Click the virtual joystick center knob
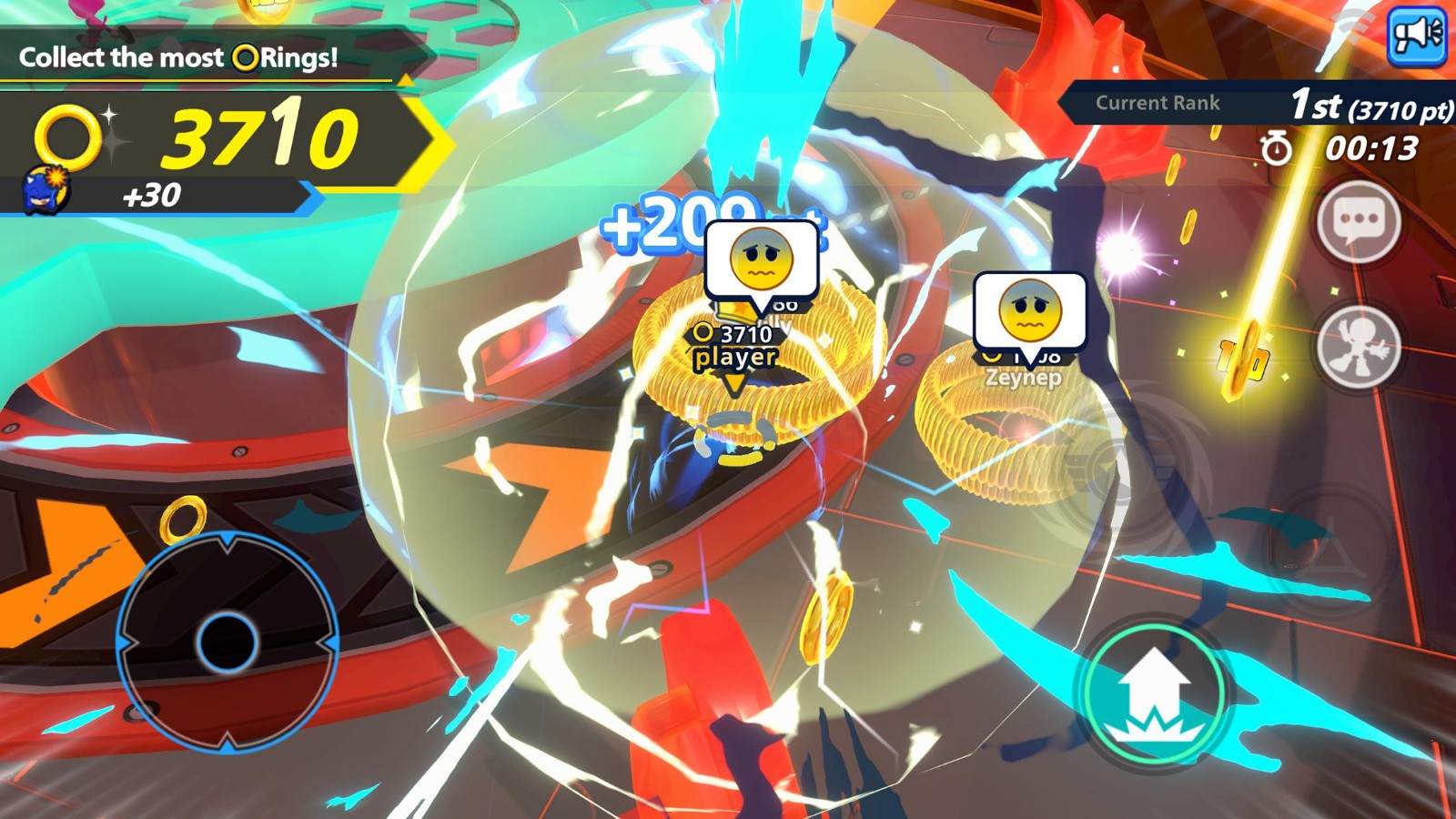 point(227,642)
